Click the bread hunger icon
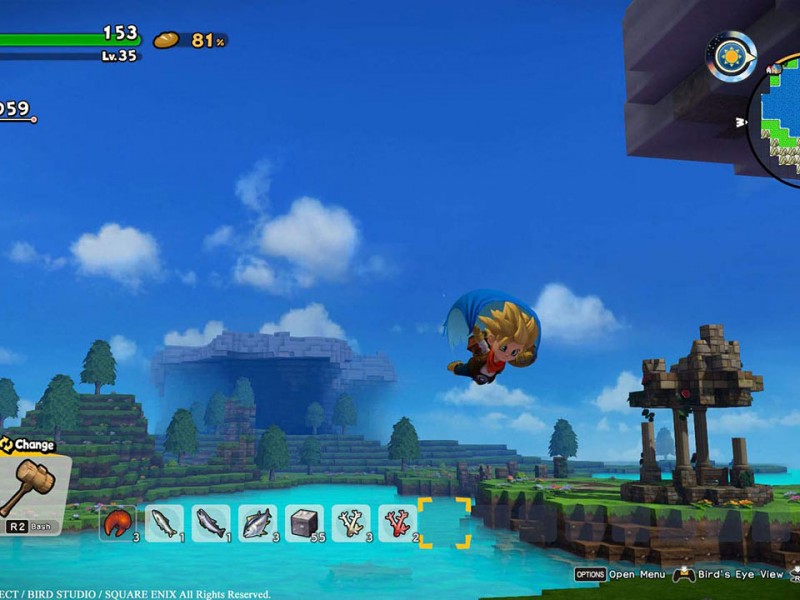800x600 pixels. (166, 40)
